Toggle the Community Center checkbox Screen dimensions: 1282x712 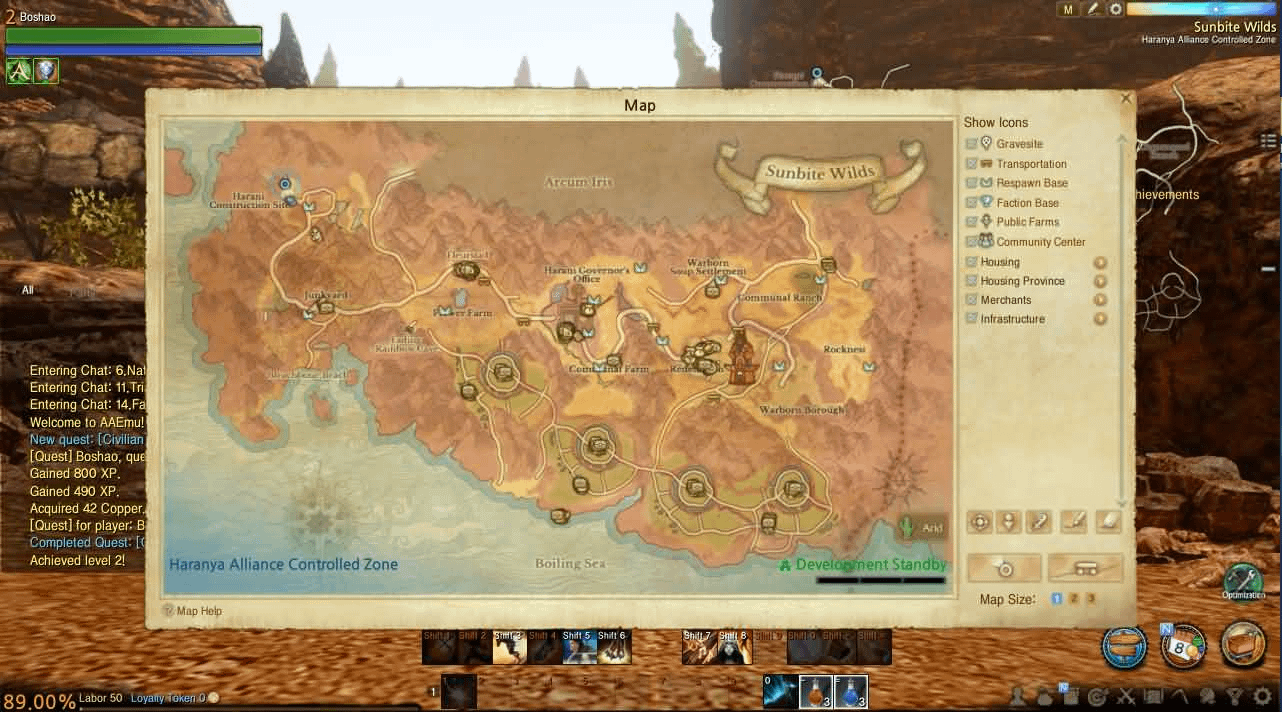[x=971, y=242]
